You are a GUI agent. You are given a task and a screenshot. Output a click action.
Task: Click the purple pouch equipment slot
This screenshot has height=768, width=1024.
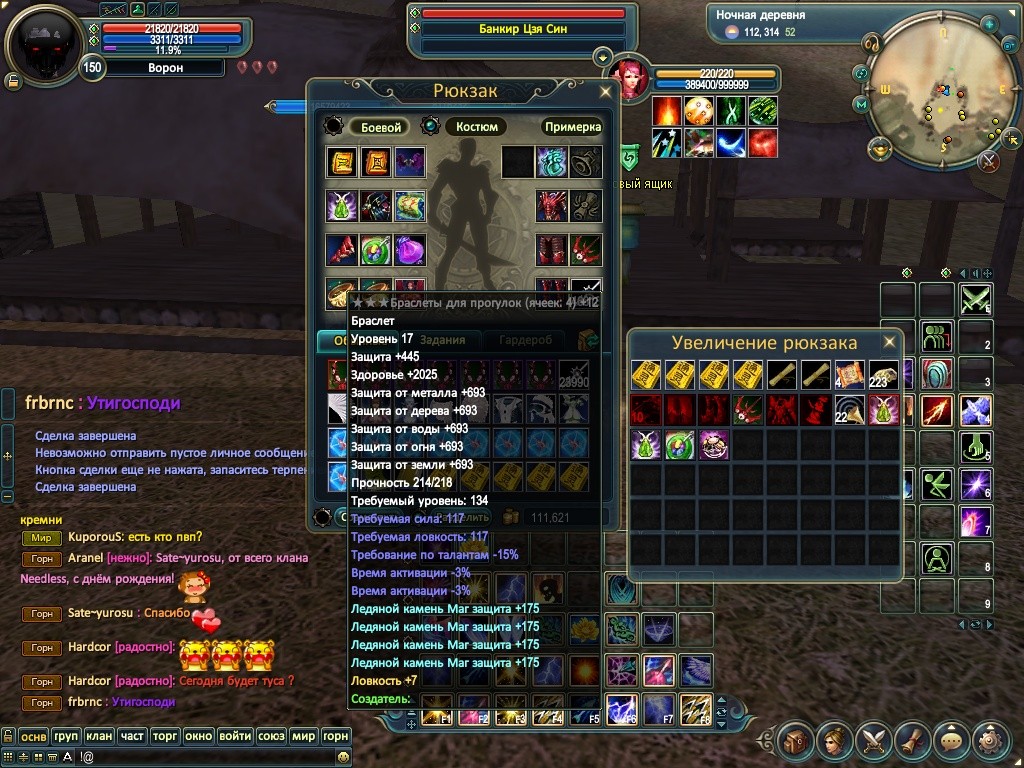click(410, 249)
